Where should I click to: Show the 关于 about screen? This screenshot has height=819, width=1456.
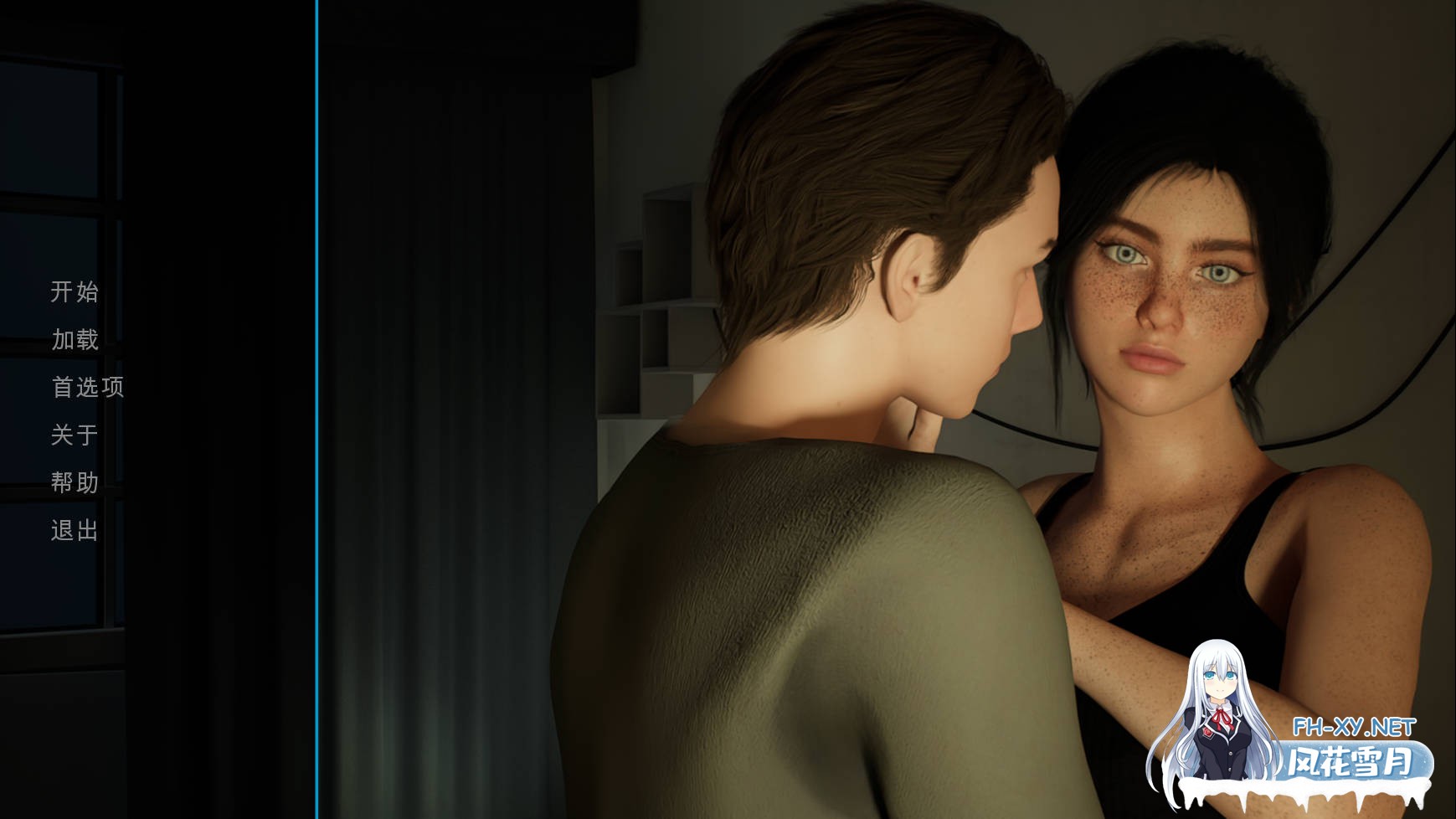tap(75, 435)
